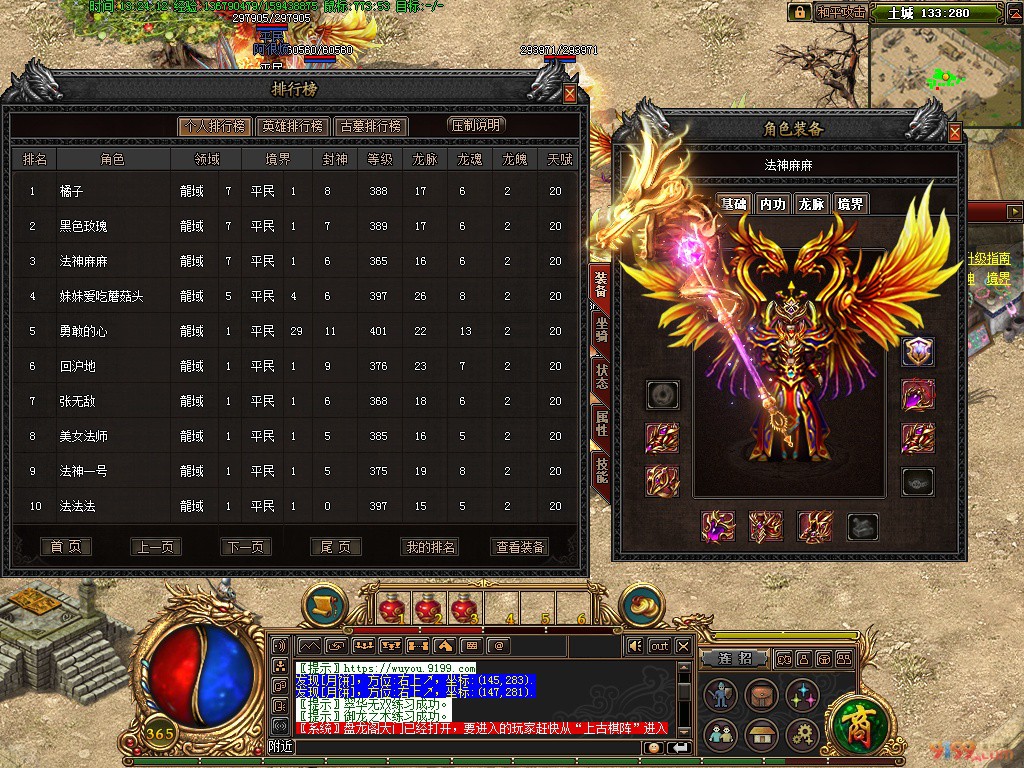Image resolution: width=1024 pixels, height=768 pixels.
Task: Show 我的排名 my ranking
Action: coord(430,547)
